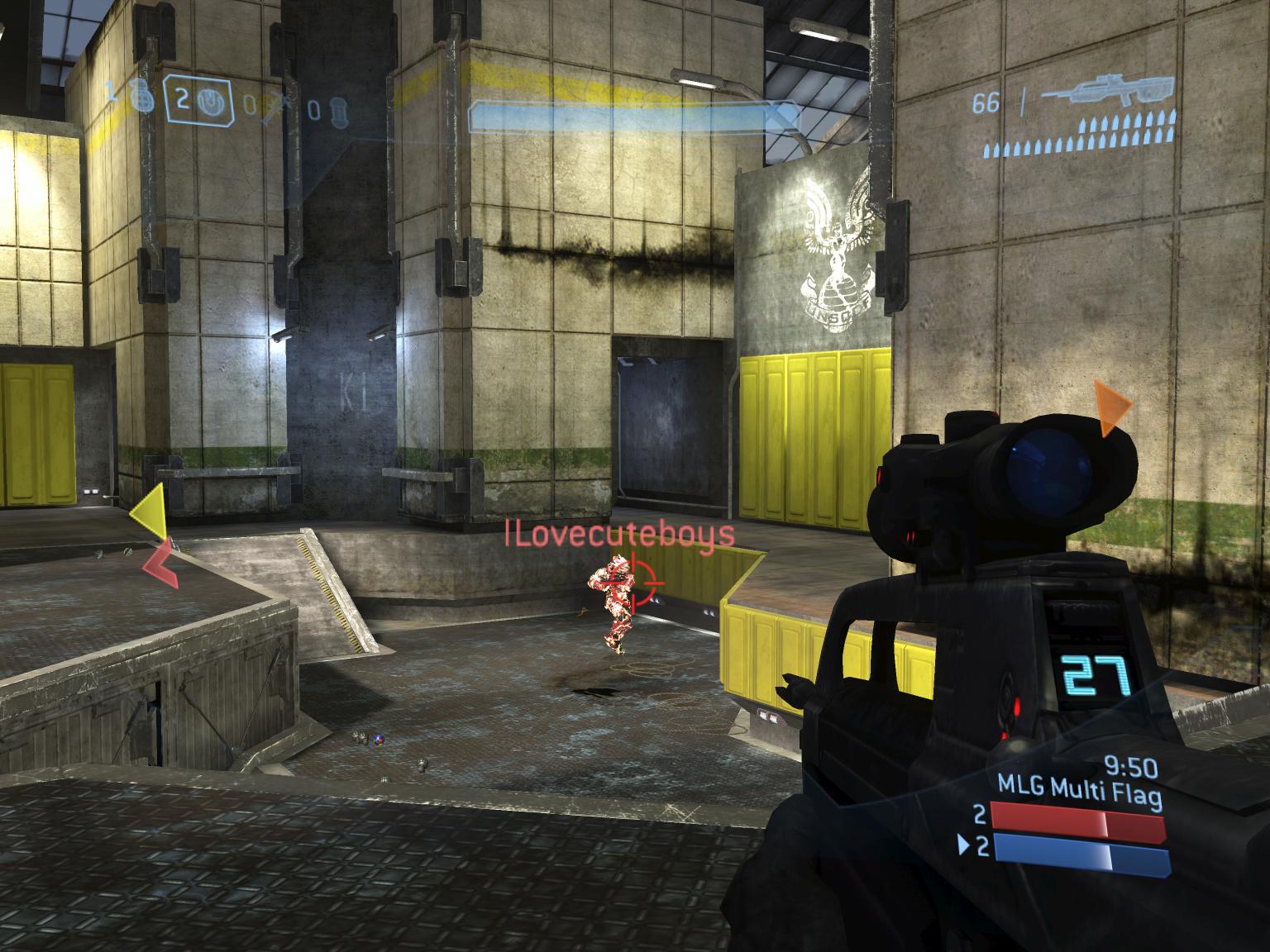Select the frag grenade icon

point(144,98)
